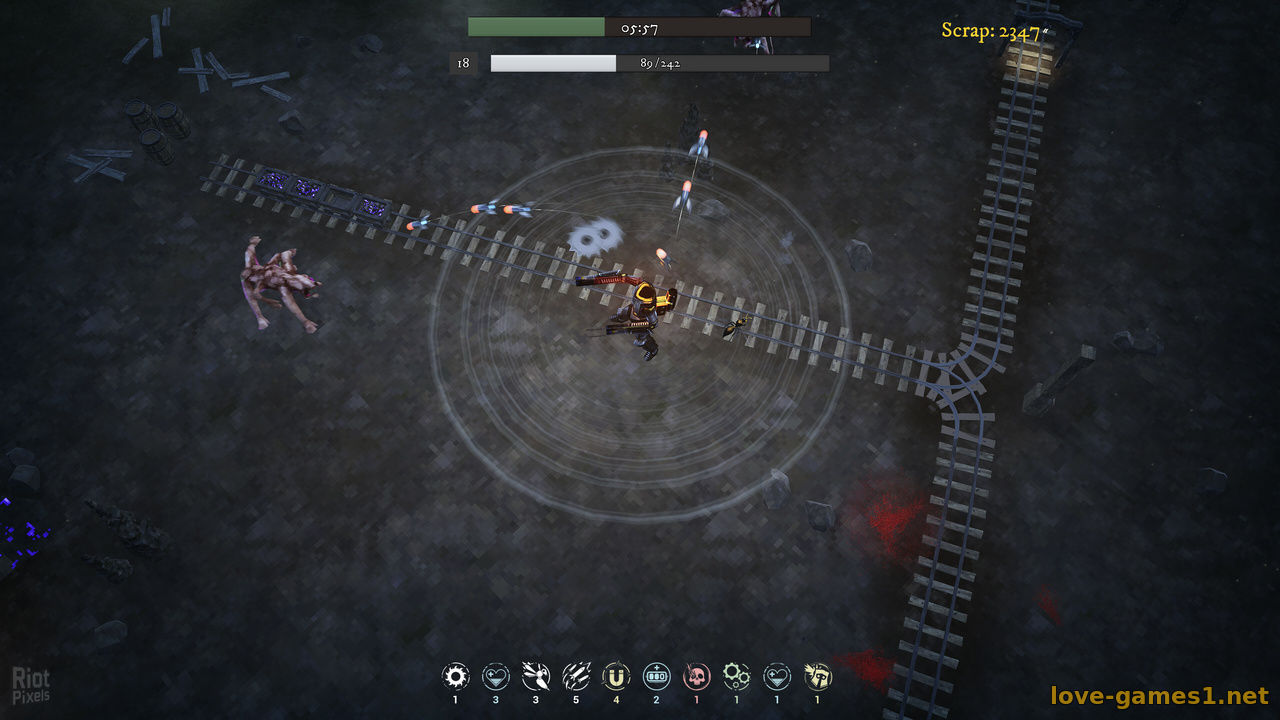1280x720 pixels.
Task: Select the rocket barrage upgrade icon
Action: [x=576, y=677]
